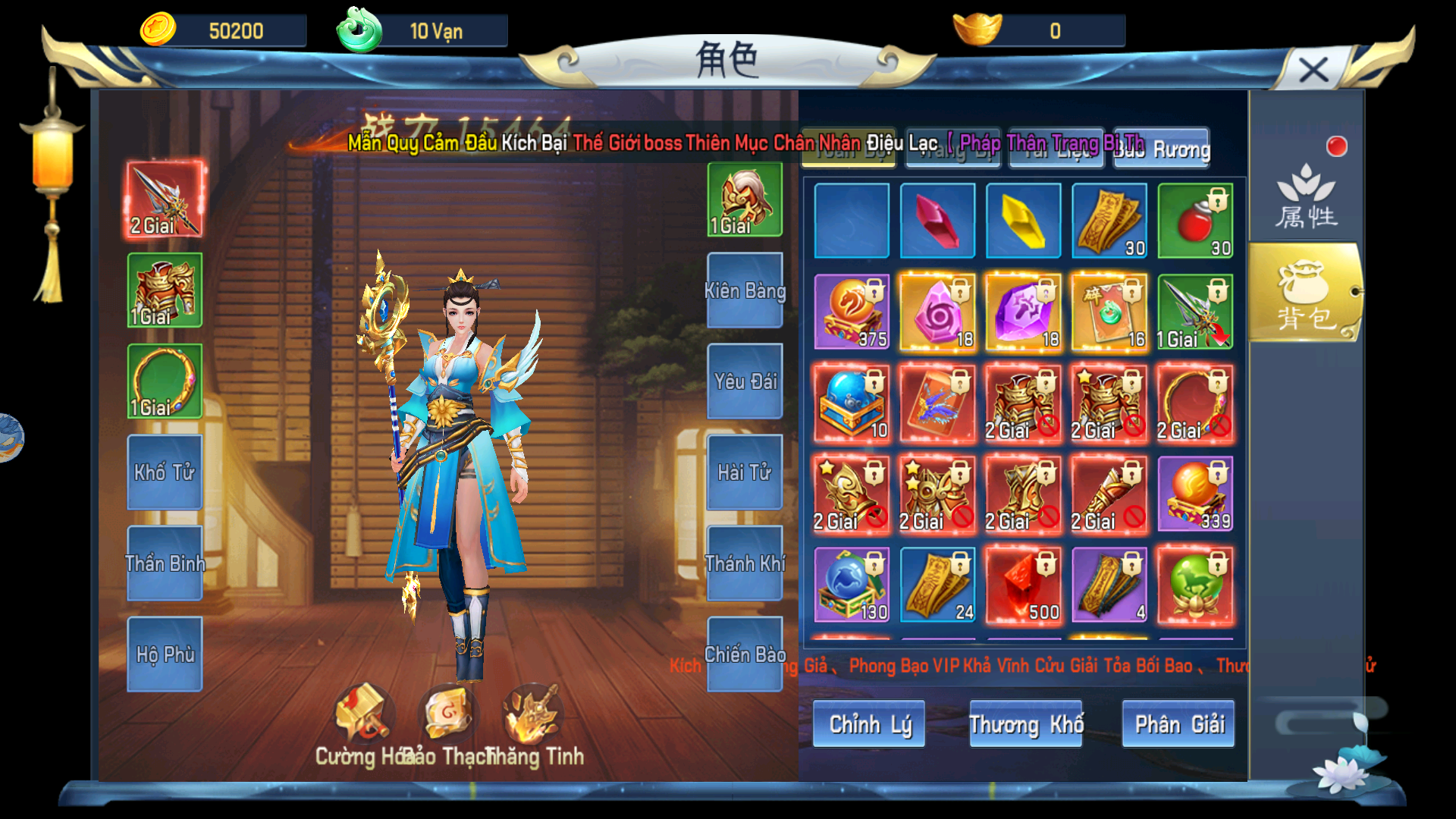The image size is (1456, 819).
Task: Select the 1 Giai armor icon
Action: [164, 290]
